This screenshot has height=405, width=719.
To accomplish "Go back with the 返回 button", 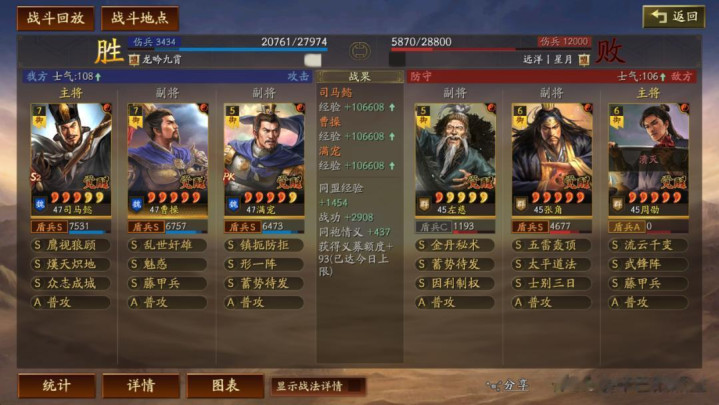I will [673, 17].
